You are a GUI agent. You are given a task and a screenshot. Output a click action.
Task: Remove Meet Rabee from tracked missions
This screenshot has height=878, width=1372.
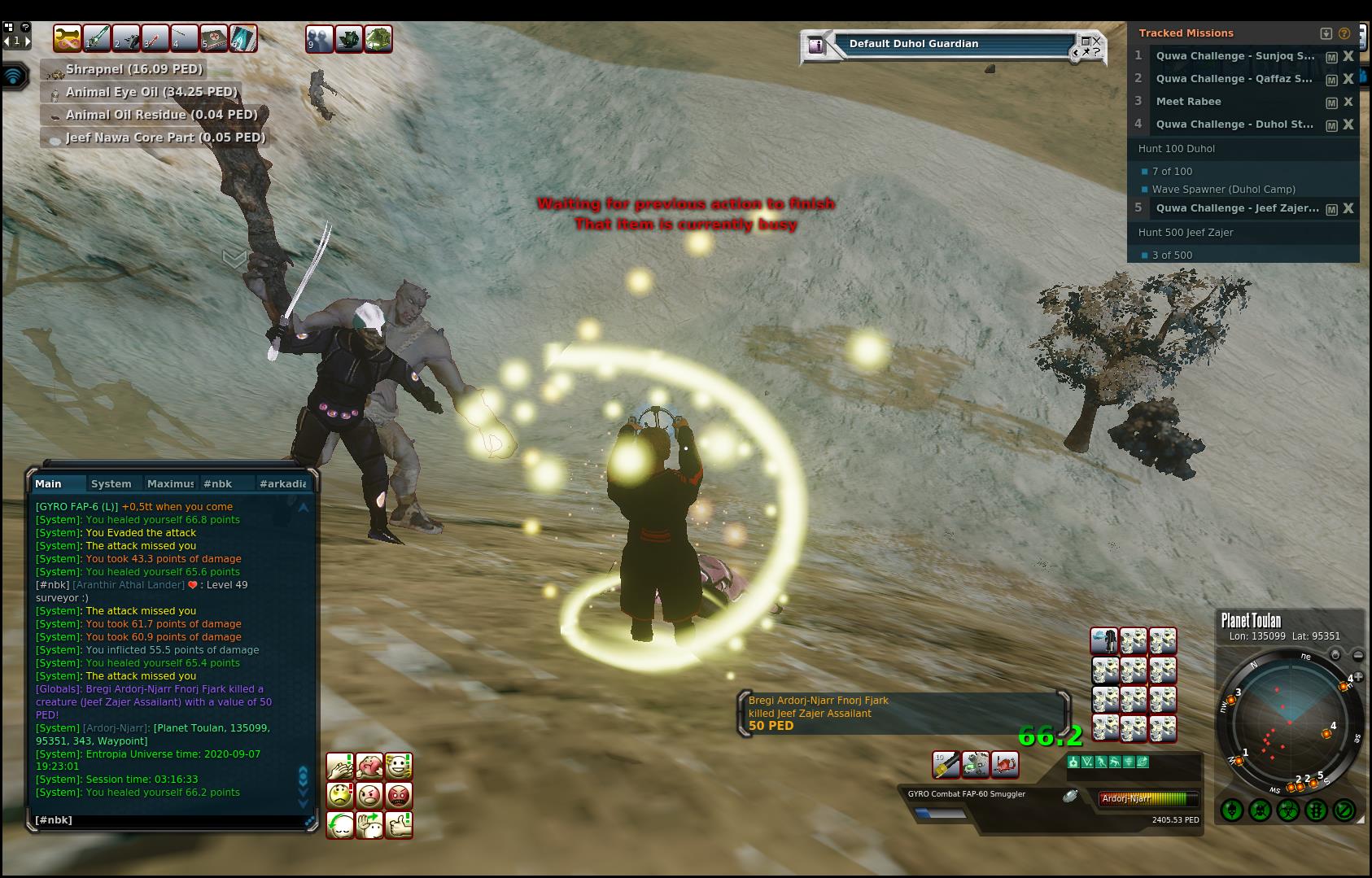1348,102
